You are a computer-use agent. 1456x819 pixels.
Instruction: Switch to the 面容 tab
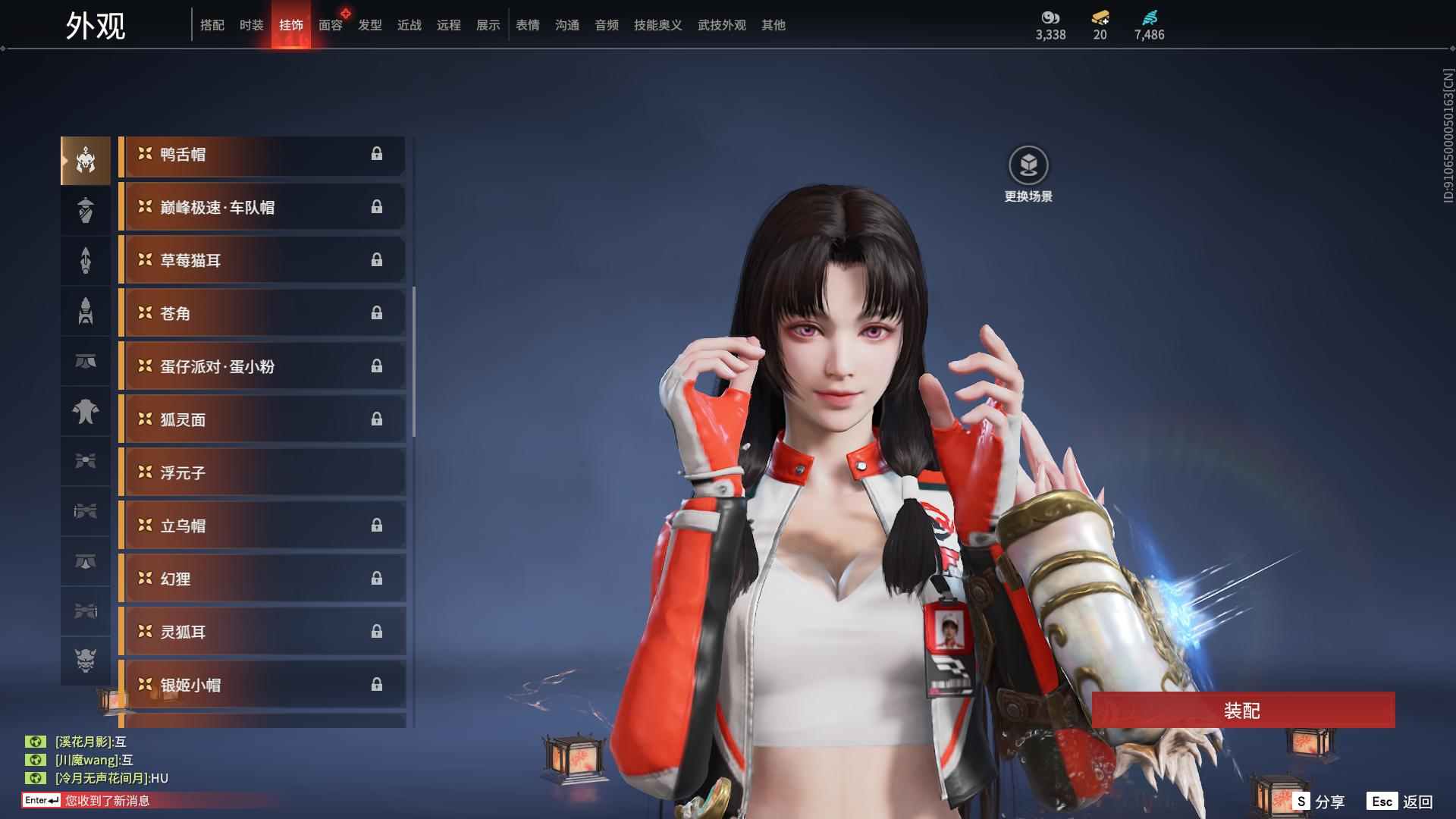(329, 24)
